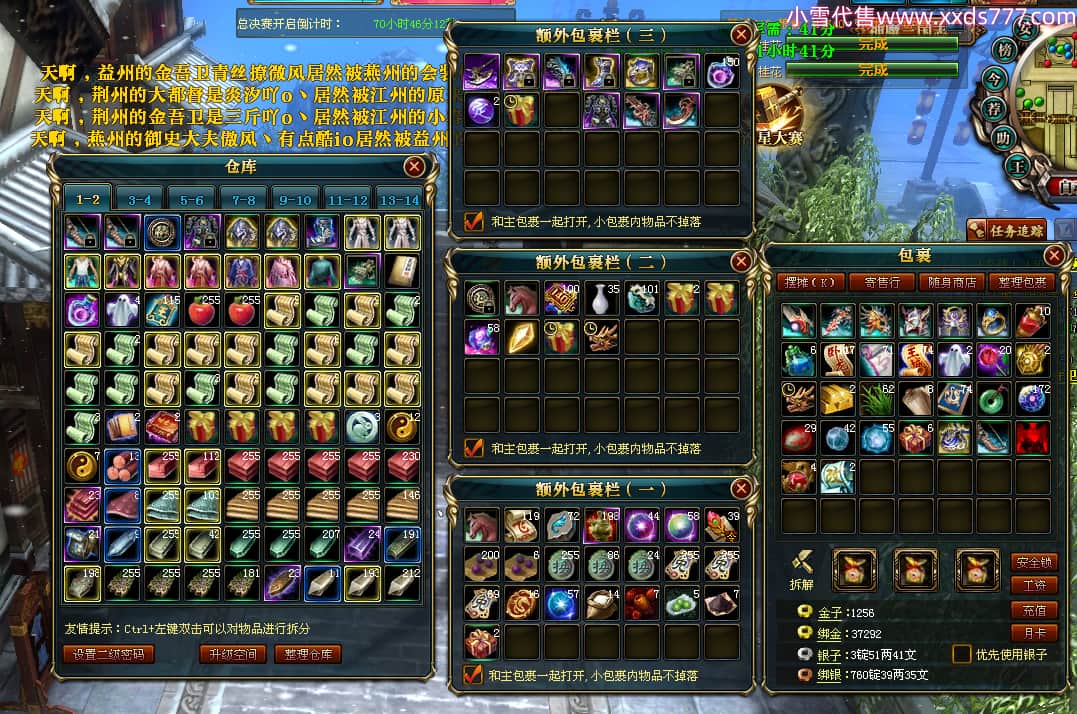Select the 月卡 monthly card button
1077x714 pixels.
tap(1034, 633)
